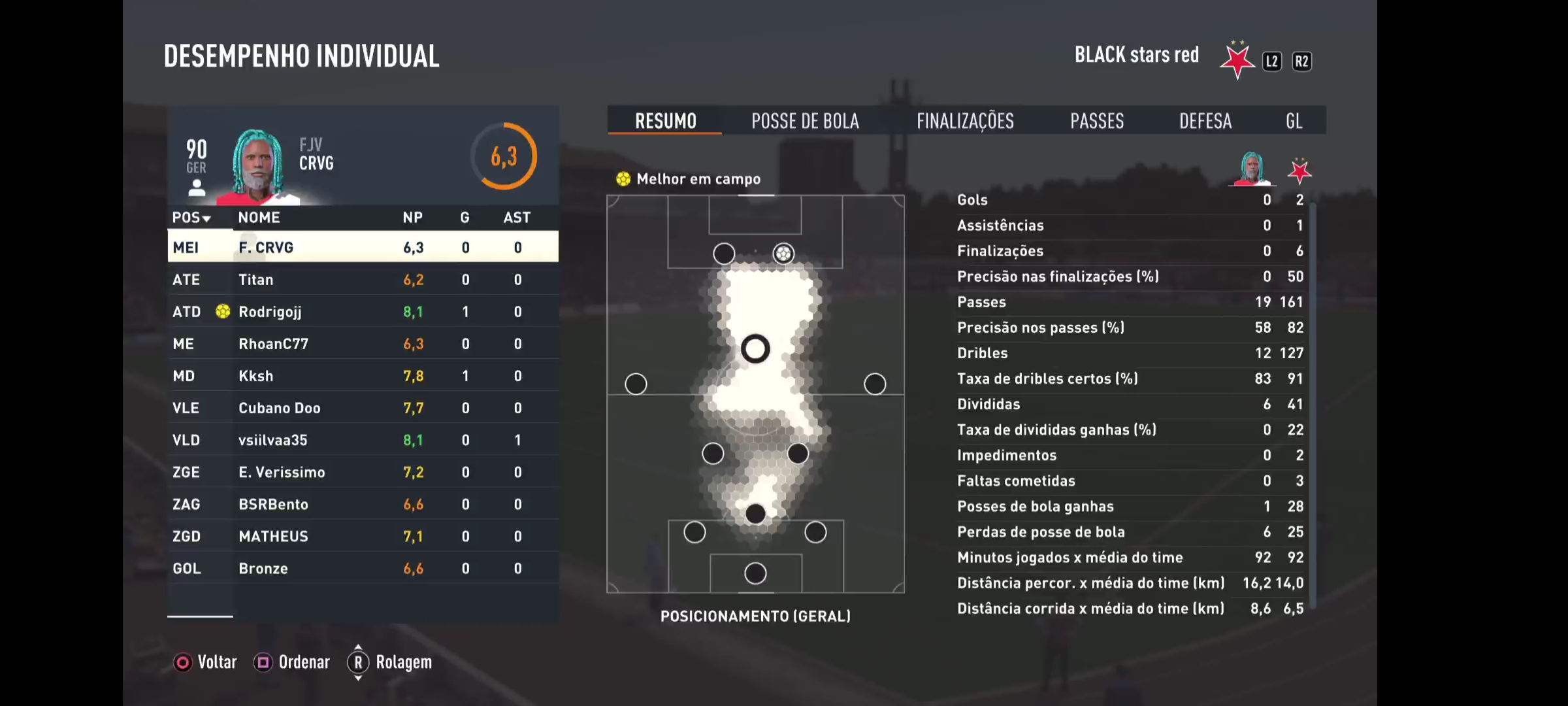Sort the list by POS column header

(x=191, y=218)
